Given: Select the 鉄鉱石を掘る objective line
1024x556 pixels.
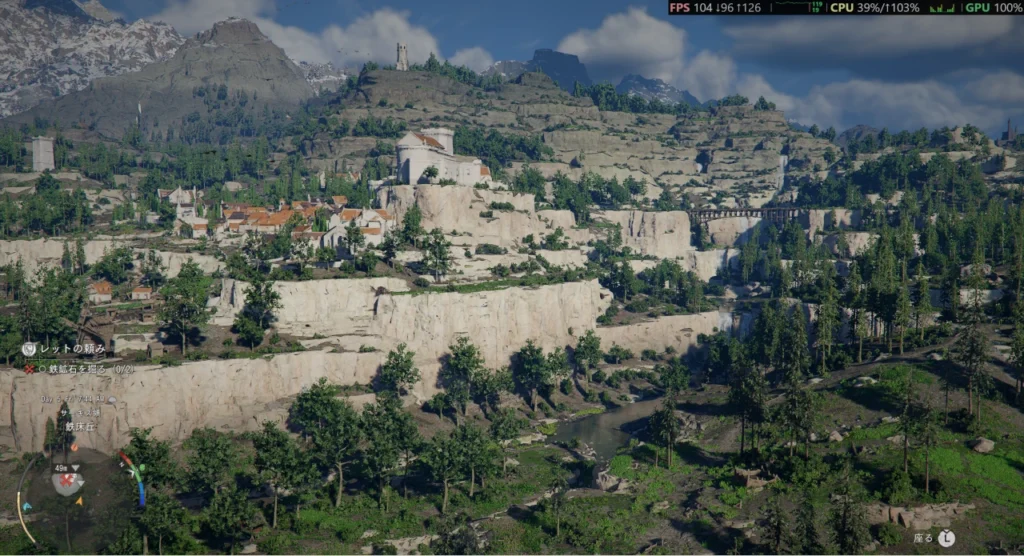Looking at the screenshot, I should [77, 368].
